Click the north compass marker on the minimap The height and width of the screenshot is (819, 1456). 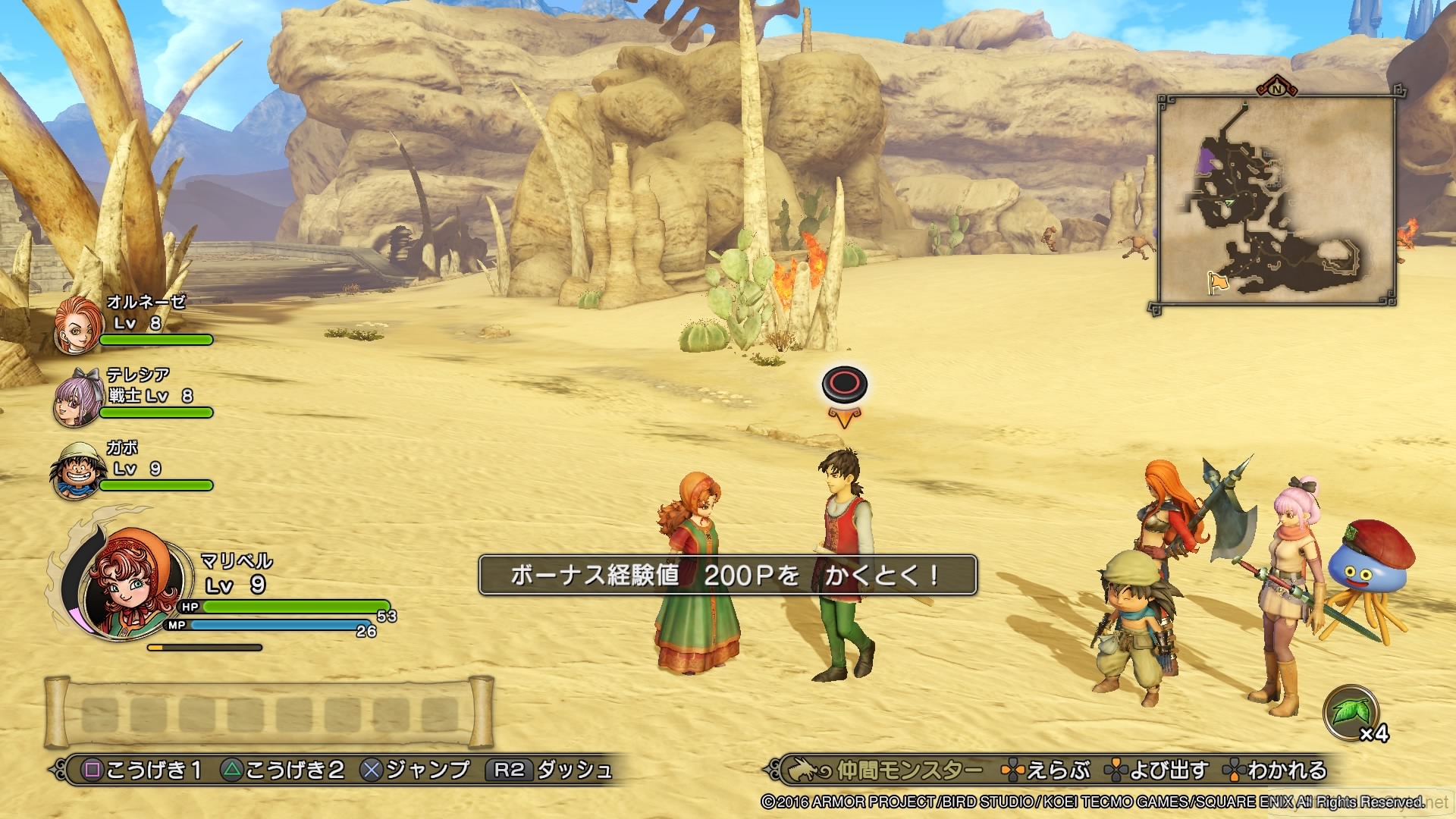point(1275,89)
